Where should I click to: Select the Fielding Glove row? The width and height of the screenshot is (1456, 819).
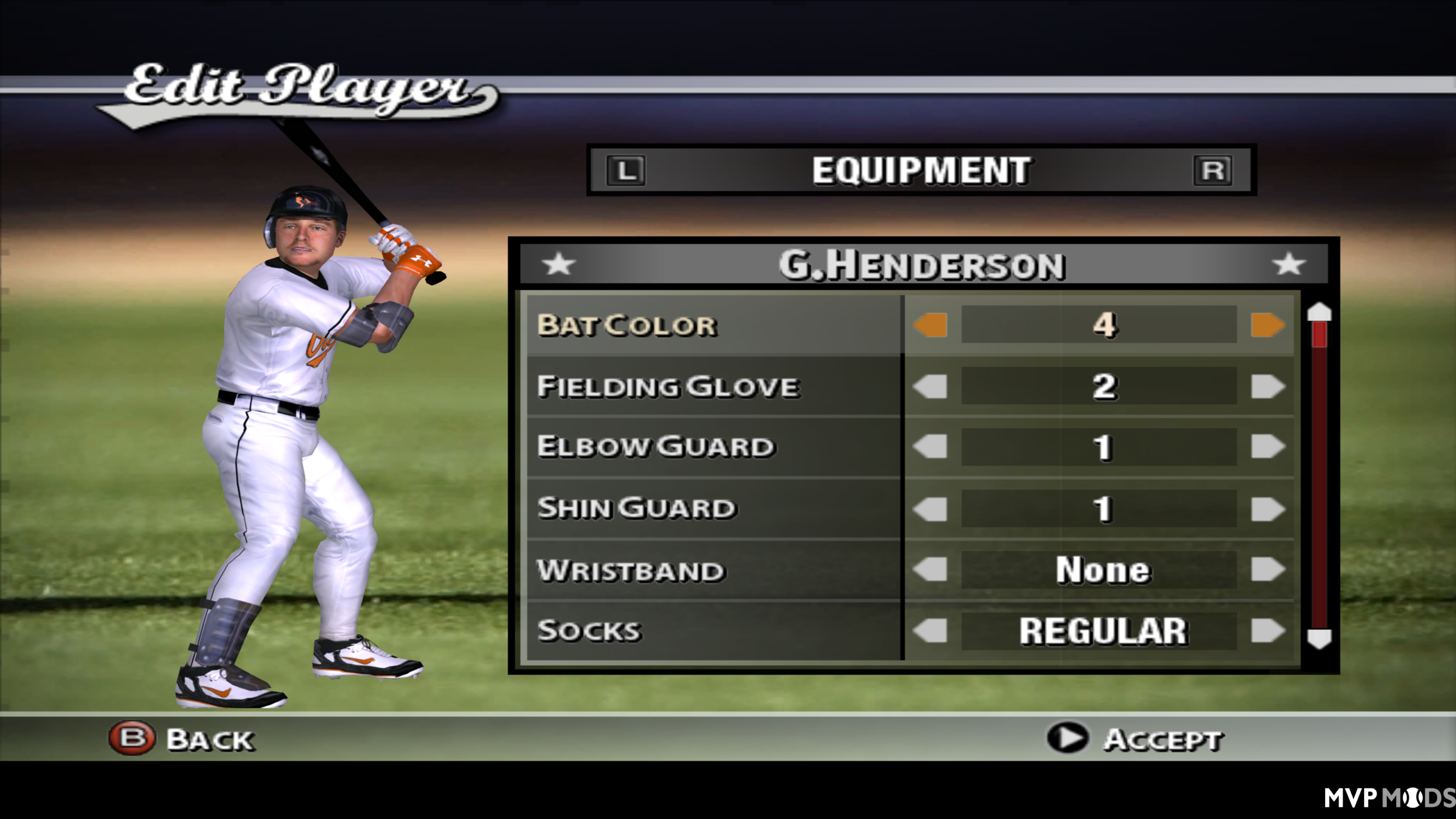coord(667,386)
